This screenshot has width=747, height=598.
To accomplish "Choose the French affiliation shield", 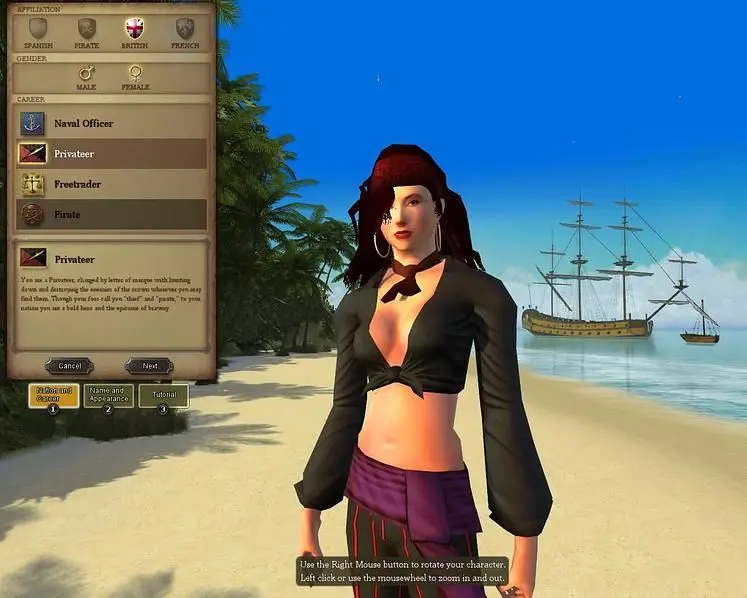I will click(185, 28).
